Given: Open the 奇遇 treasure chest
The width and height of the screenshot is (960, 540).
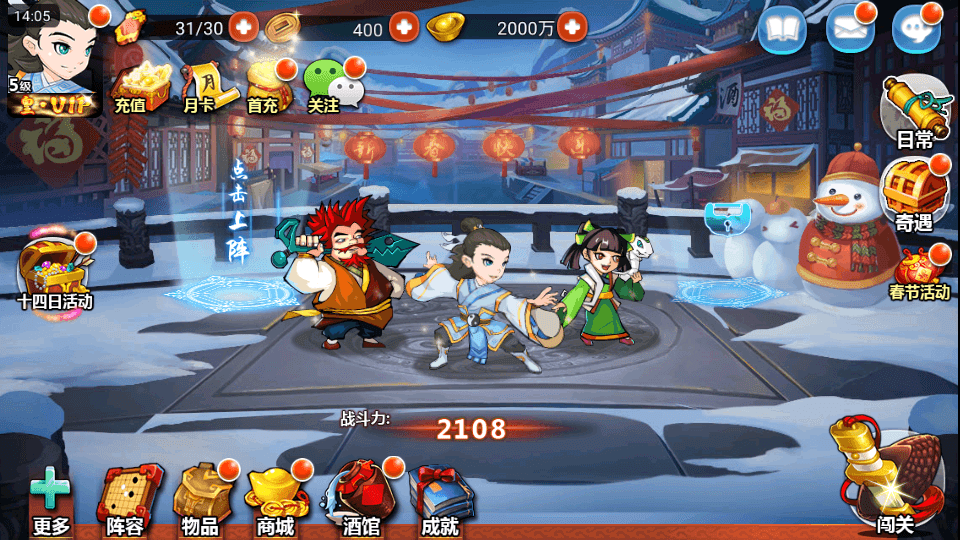Looking at the screenshot, I should (912, 192).
